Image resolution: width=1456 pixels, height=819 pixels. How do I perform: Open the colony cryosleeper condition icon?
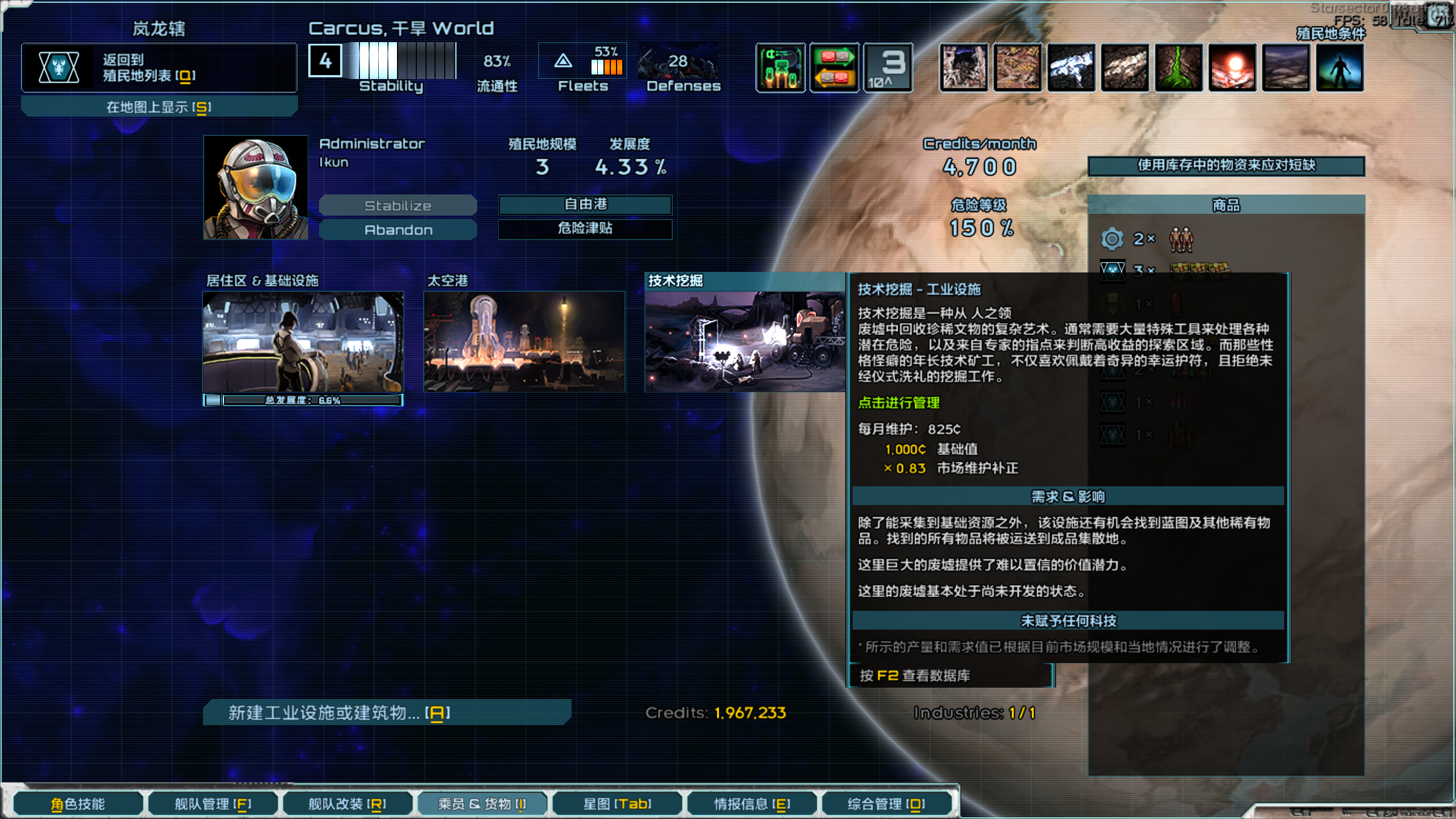[1341, 68]
